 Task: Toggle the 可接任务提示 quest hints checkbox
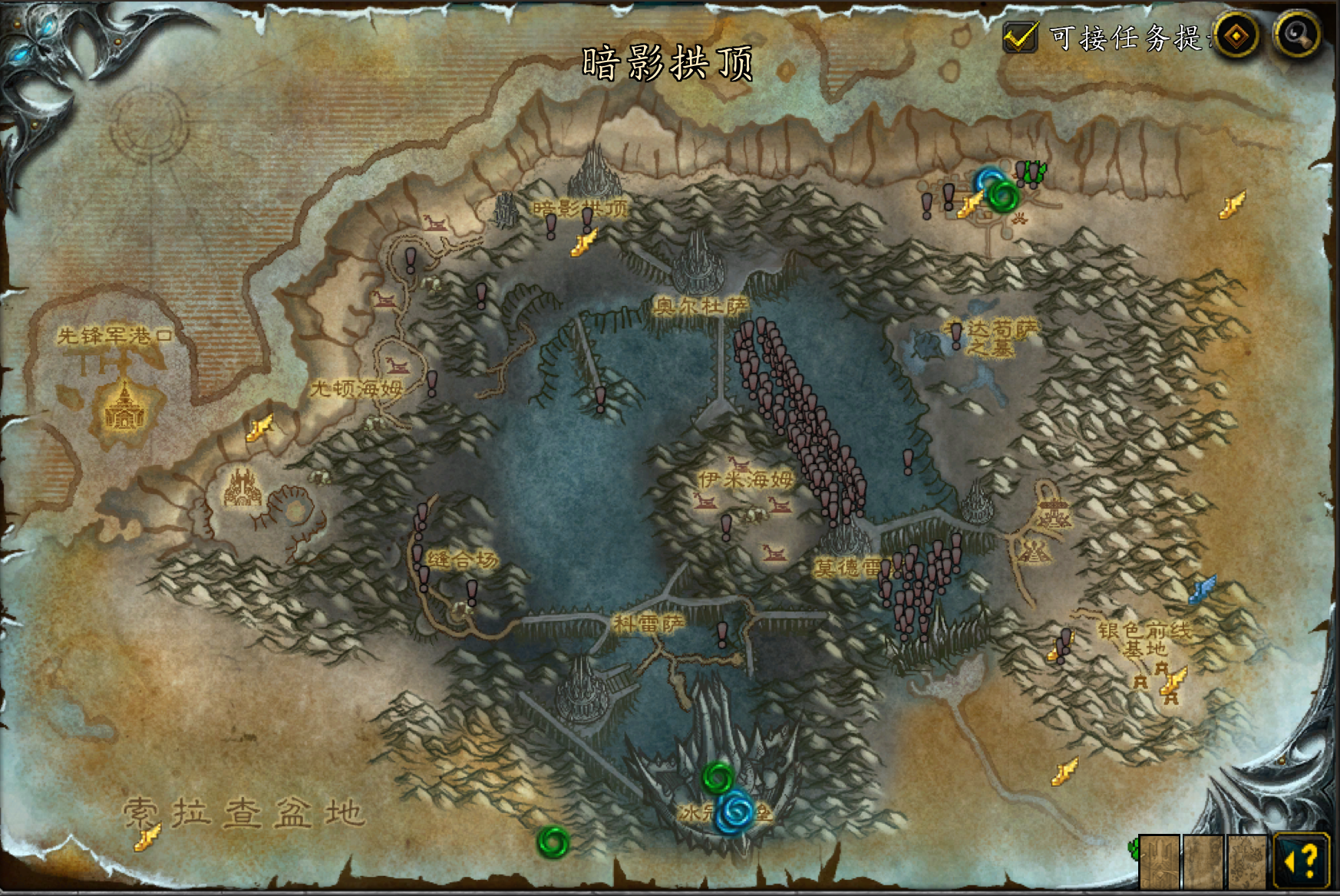pos(1020,37)
